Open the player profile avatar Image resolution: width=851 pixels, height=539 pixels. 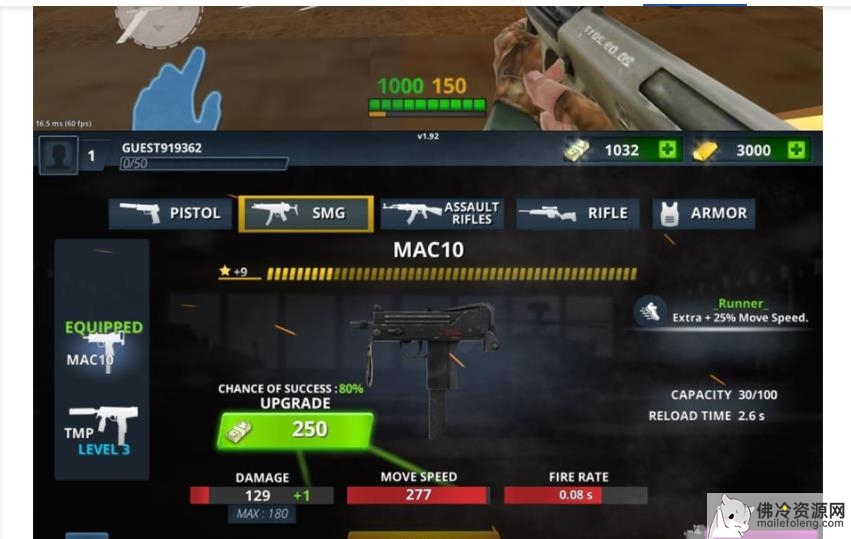point(58,155)
